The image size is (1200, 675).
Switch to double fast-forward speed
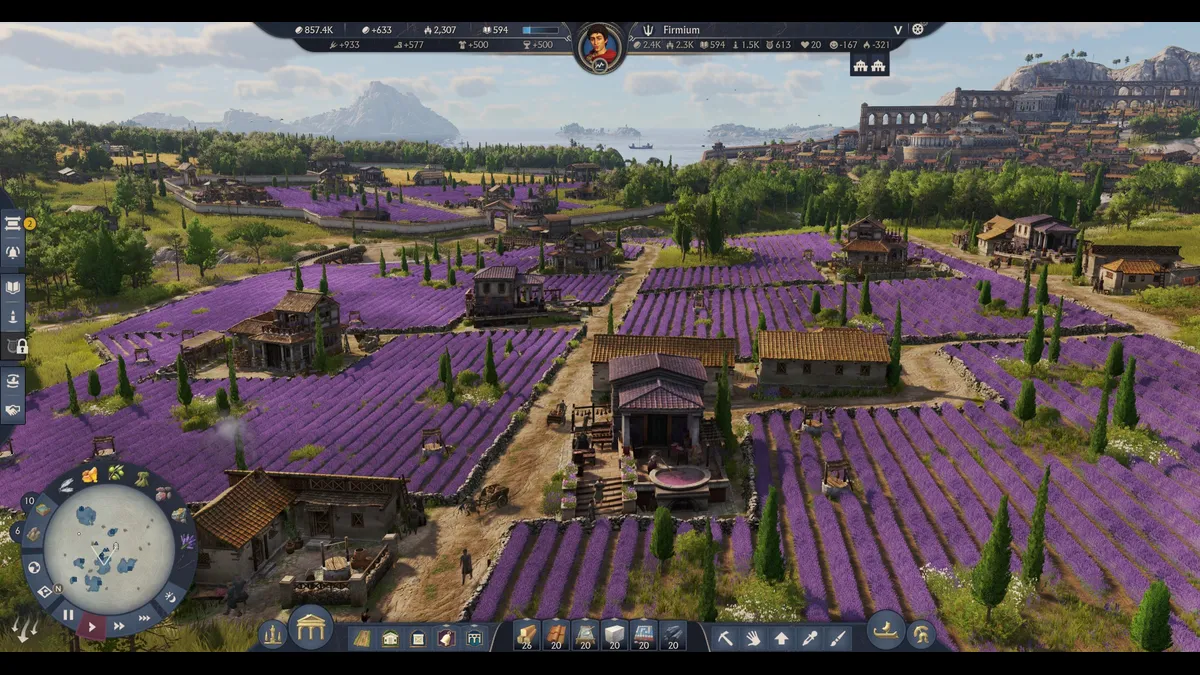point(119,626)
